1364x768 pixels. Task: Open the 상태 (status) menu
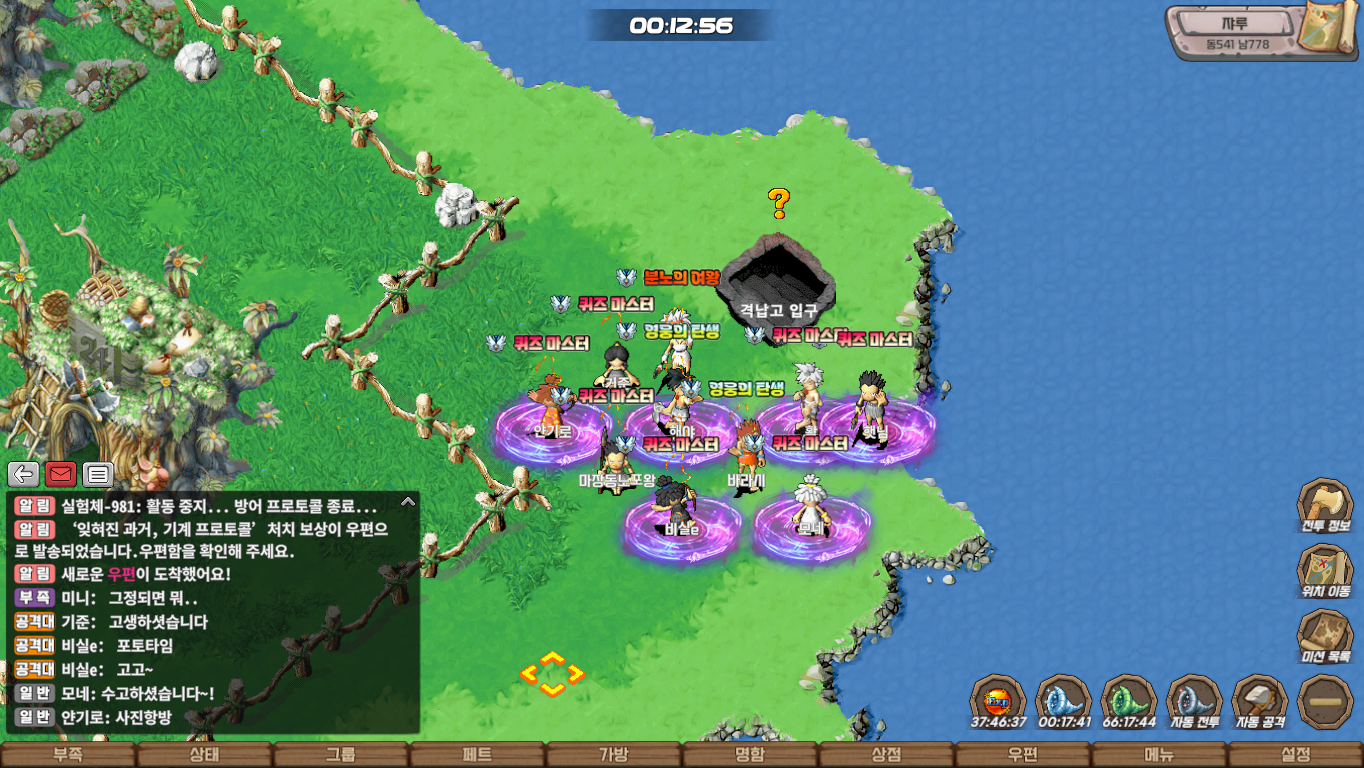point(204,755)
